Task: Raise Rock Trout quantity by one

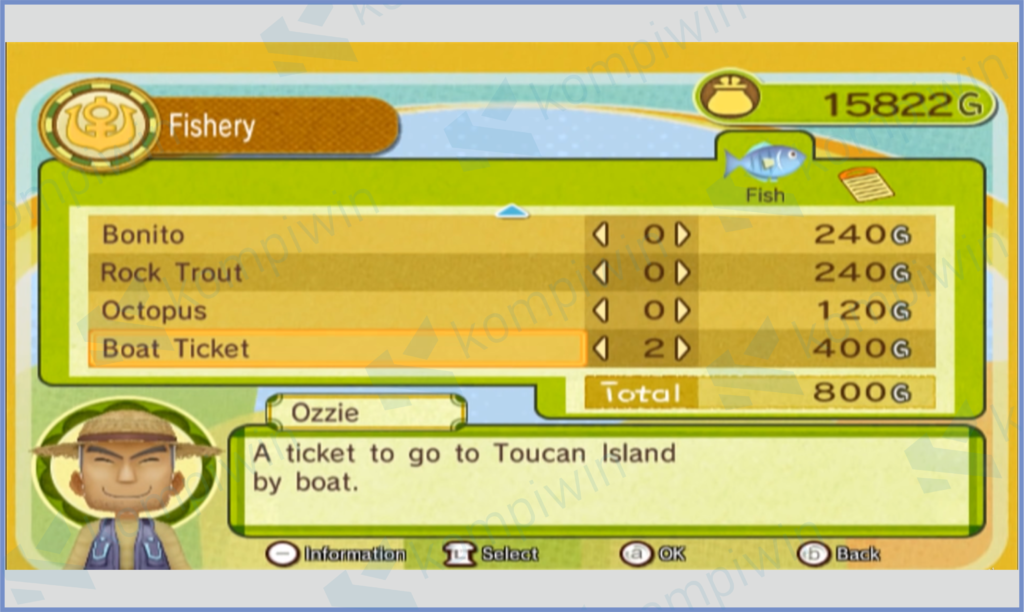Action: (683, 273)
